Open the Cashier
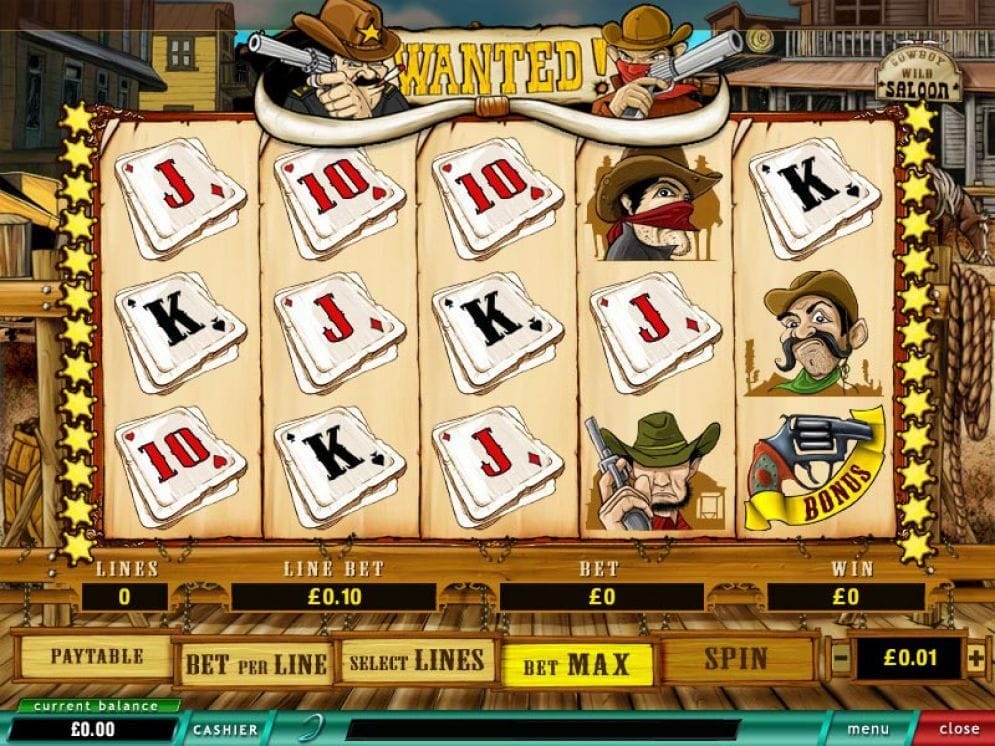995x746 pixels. (224, 730)
